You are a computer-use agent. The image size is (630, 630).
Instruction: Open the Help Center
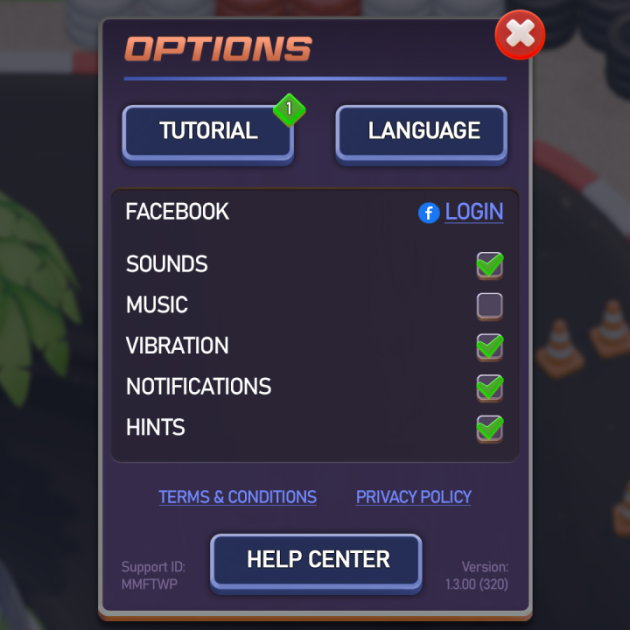click(x=317, y=560)
